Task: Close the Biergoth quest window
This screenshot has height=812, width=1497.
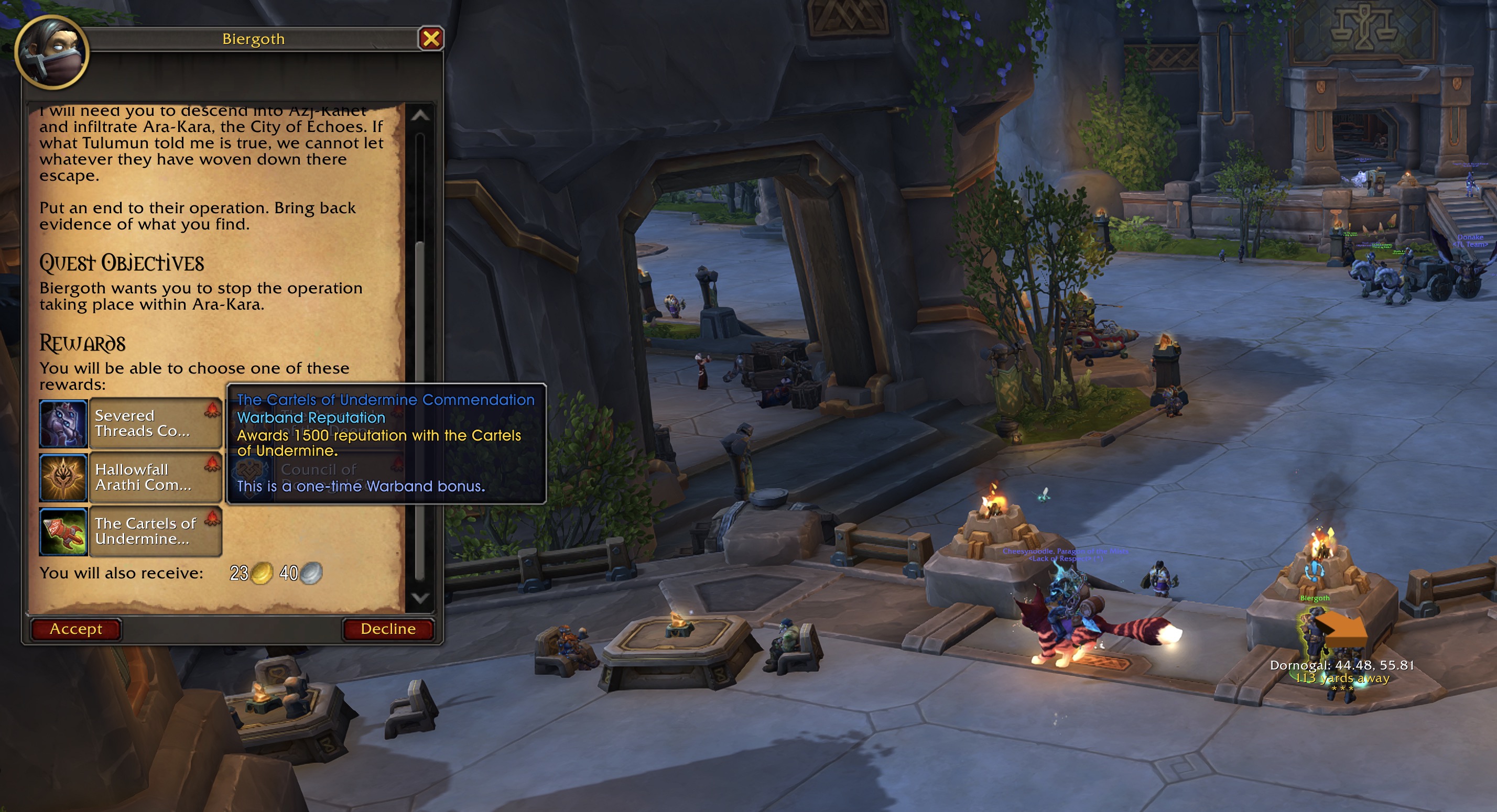Action: (x=431, y=39)
